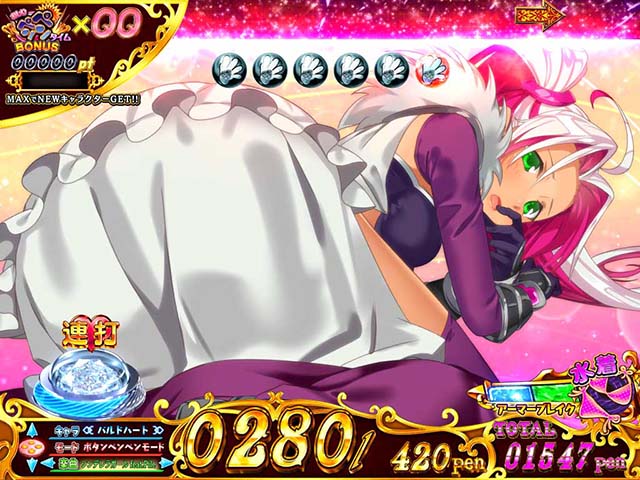Select next character with キャラ right arrow

pyautogui.click(x=157, y=430)
